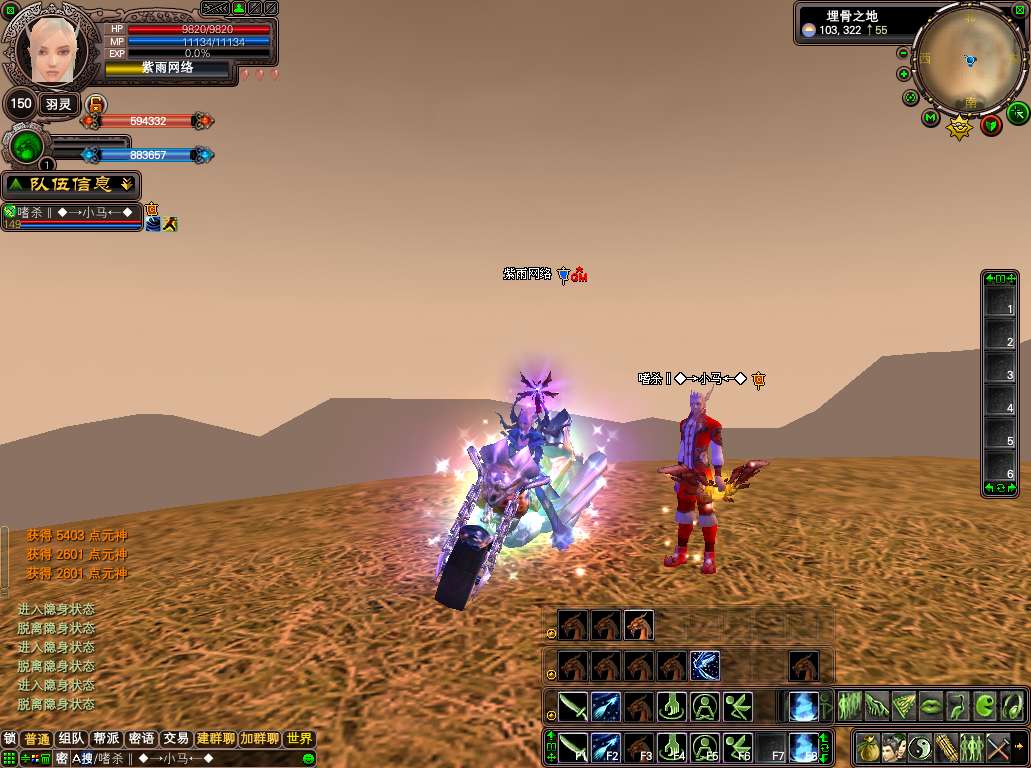
Task: Click the green lips emote icon
Action: coord(931,705)
